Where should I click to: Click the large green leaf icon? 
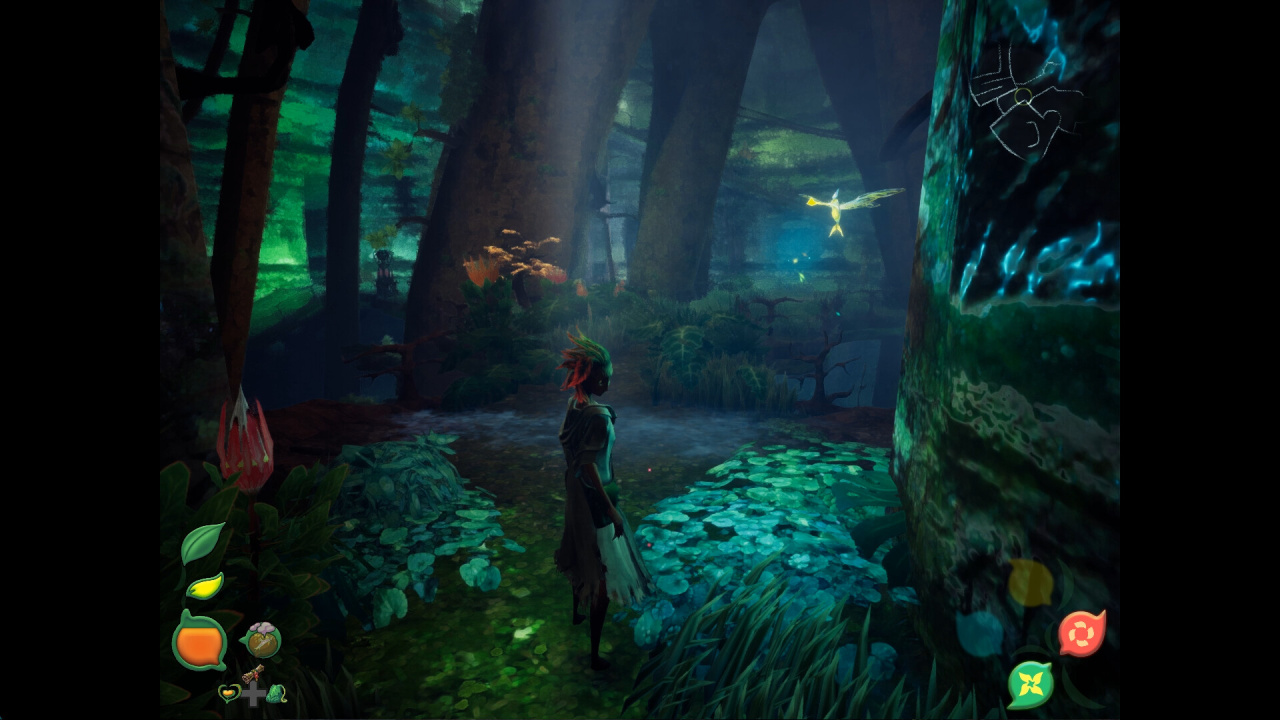click(202, 543)
